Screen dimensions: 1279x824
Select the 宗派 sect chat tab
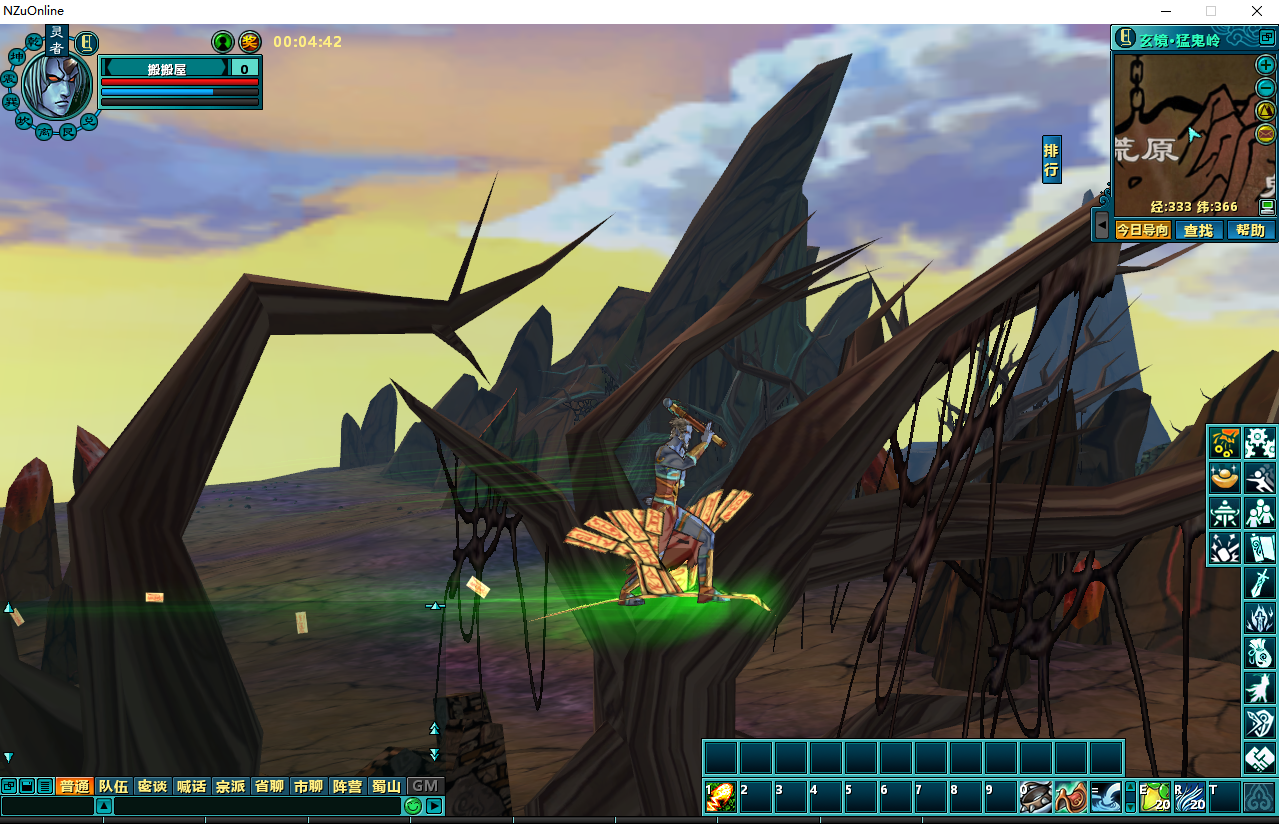[230, 786]
